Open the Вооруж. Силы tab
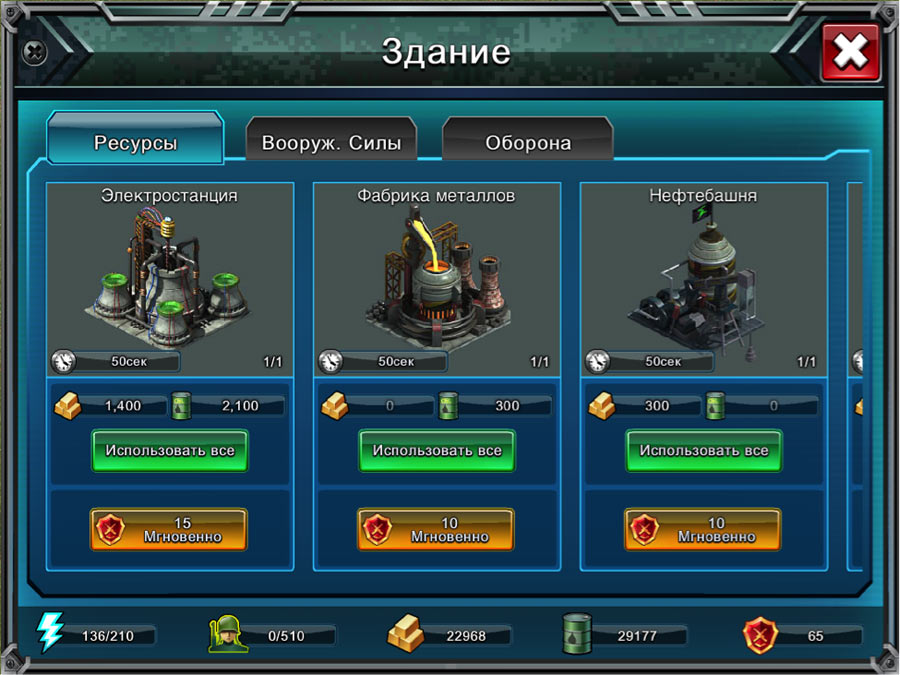900x675 pixels. (331, 142)
